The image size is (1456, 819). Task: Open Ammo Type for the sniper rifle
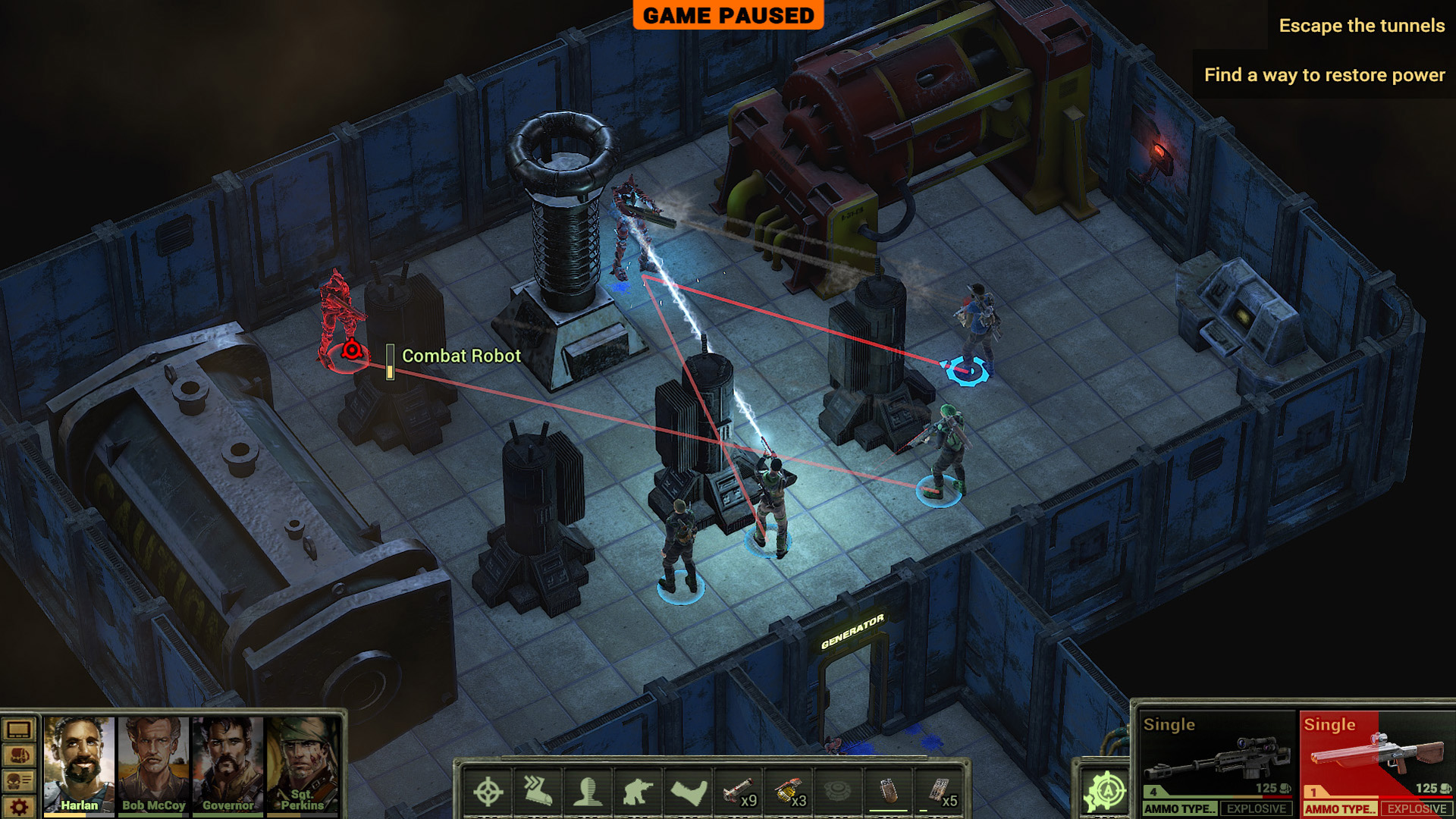pyautogui.click(x=1180, y=809)
